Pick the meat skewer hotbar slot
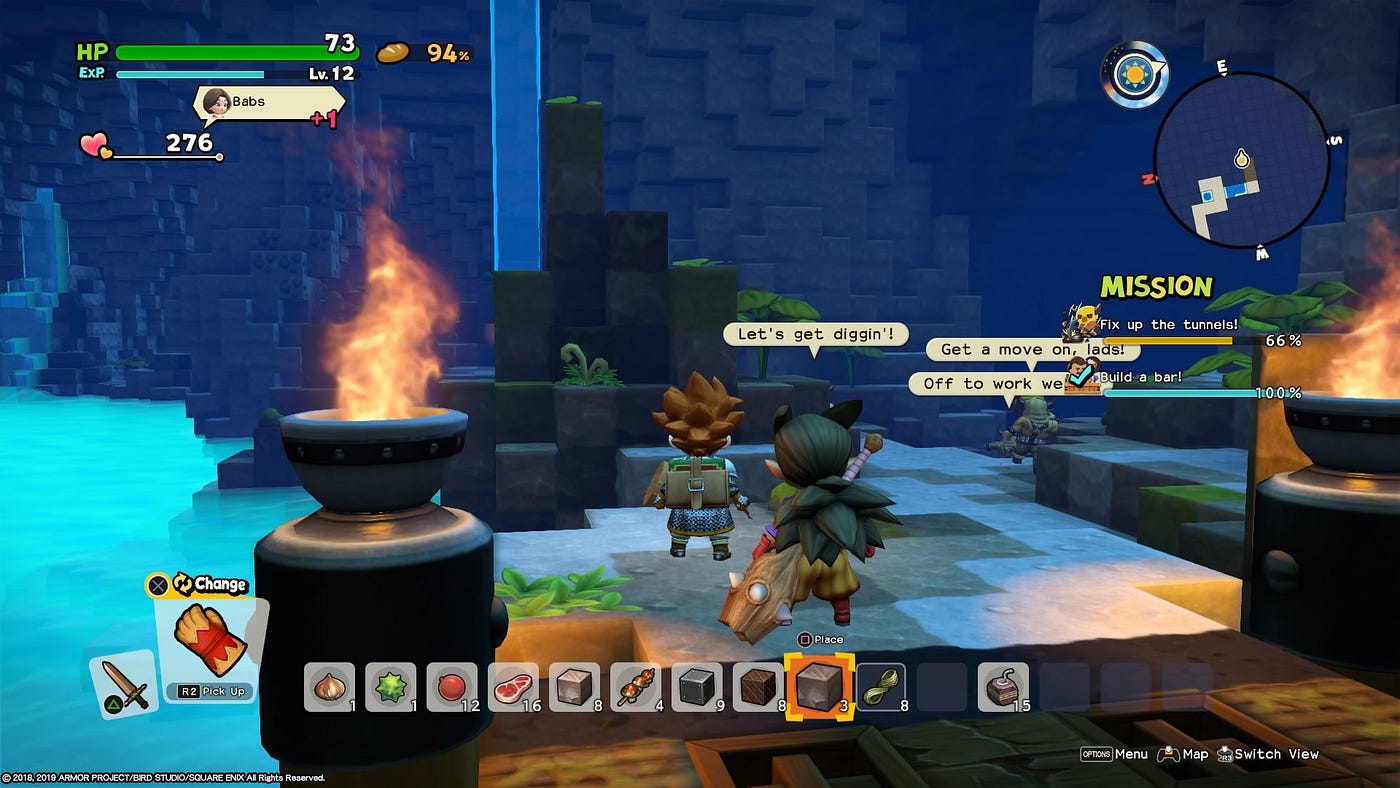Screen dimensions: 1400x788 635,687
